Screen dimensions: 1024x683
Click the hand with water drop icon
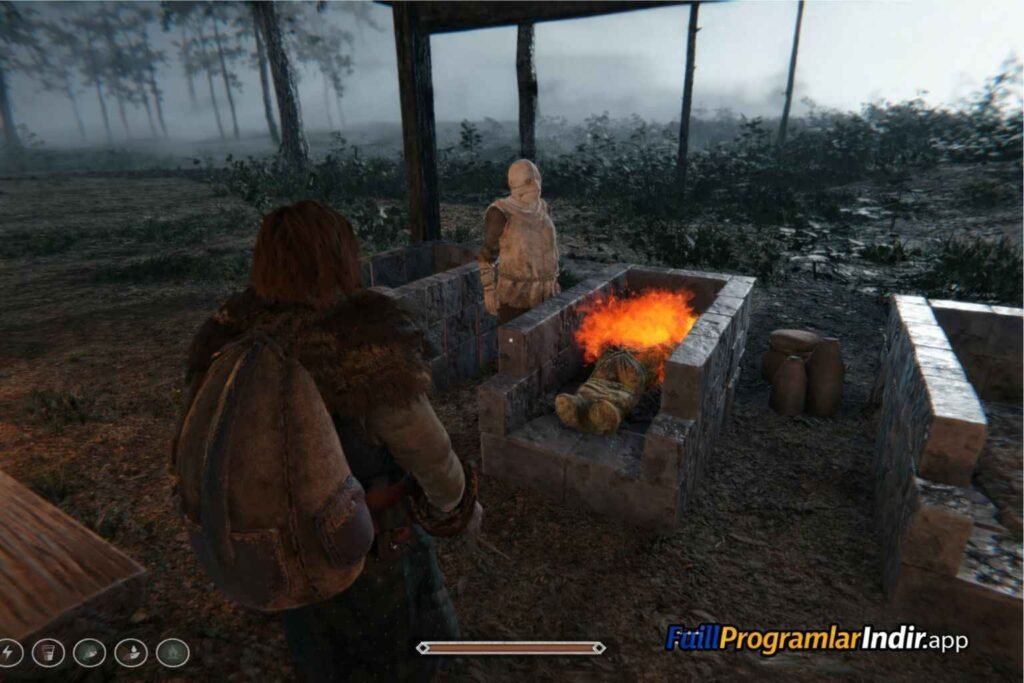point(131,653)
